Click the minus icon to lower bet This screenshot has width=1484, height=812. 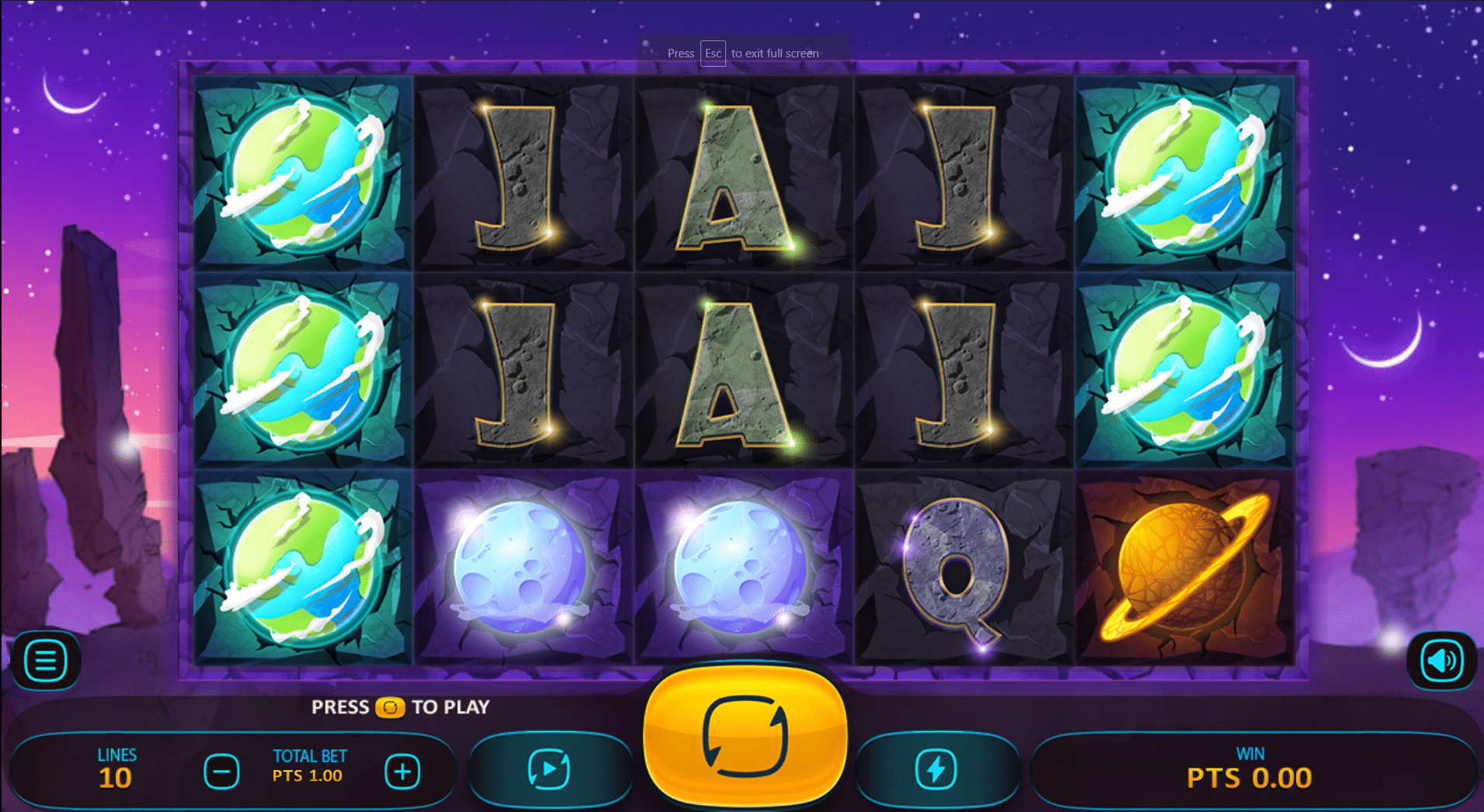(x=222, y=770)
